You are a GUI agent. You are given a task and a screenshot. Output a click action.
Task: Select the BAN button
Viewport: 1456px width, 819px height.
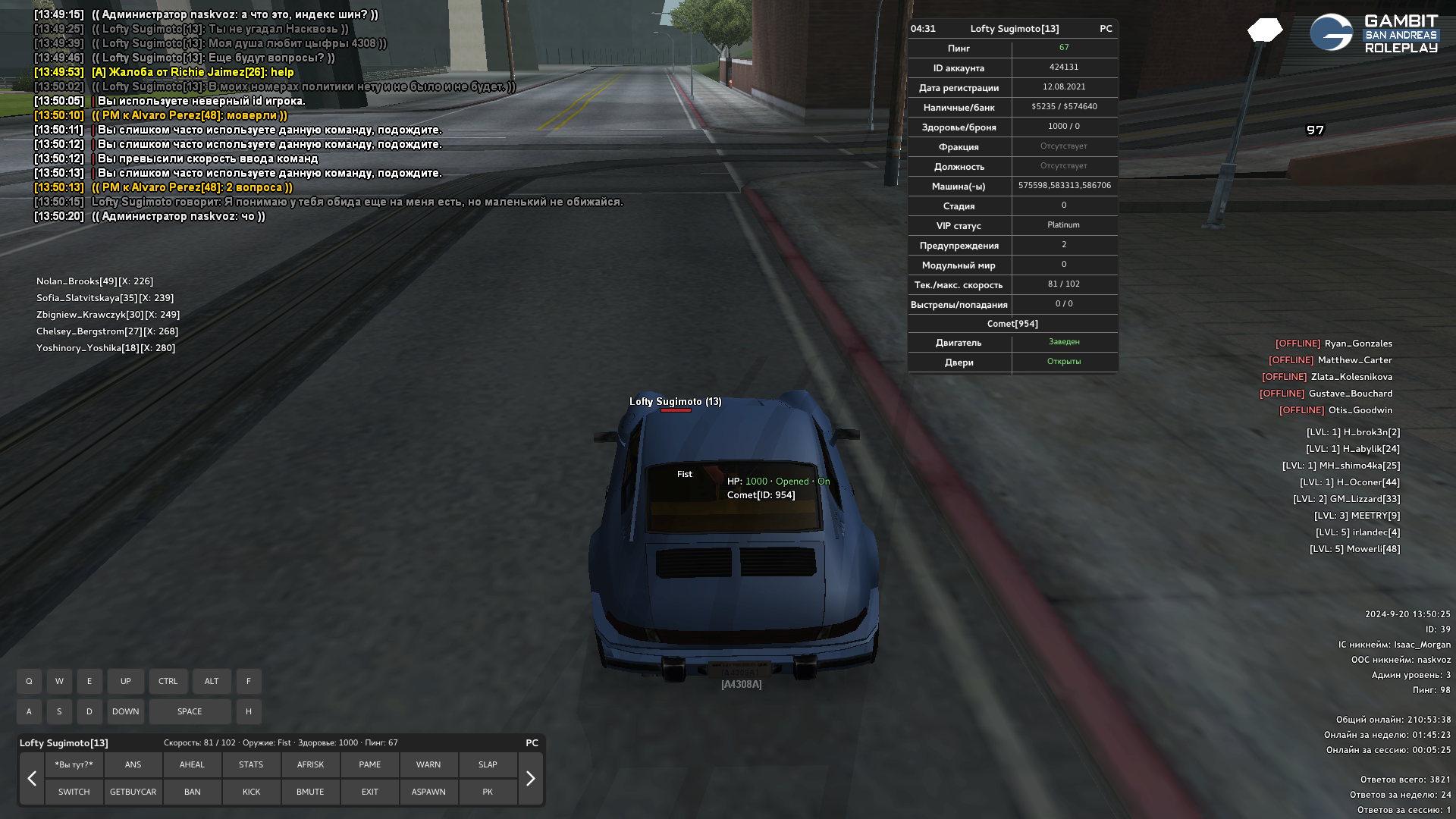point(192,792)
